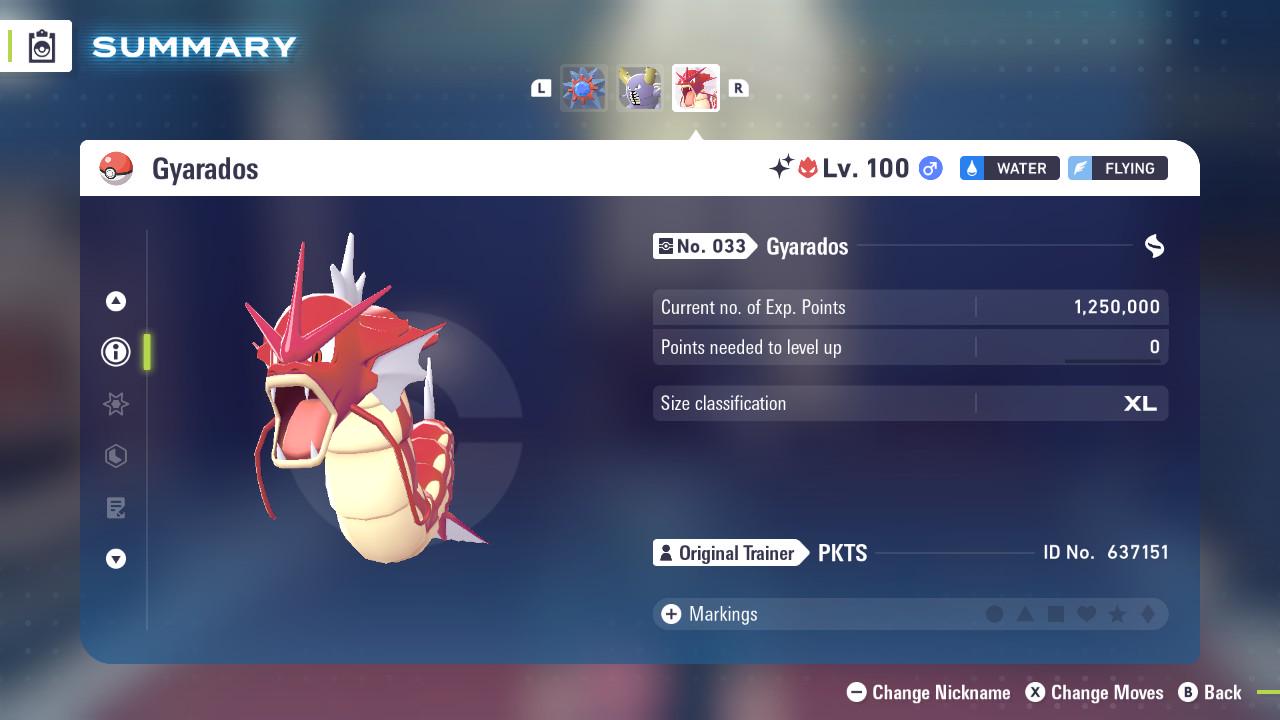Select the Starmie thumbnail at the top
Viewport: 1280px width, 720px height.
click(584, 88)
